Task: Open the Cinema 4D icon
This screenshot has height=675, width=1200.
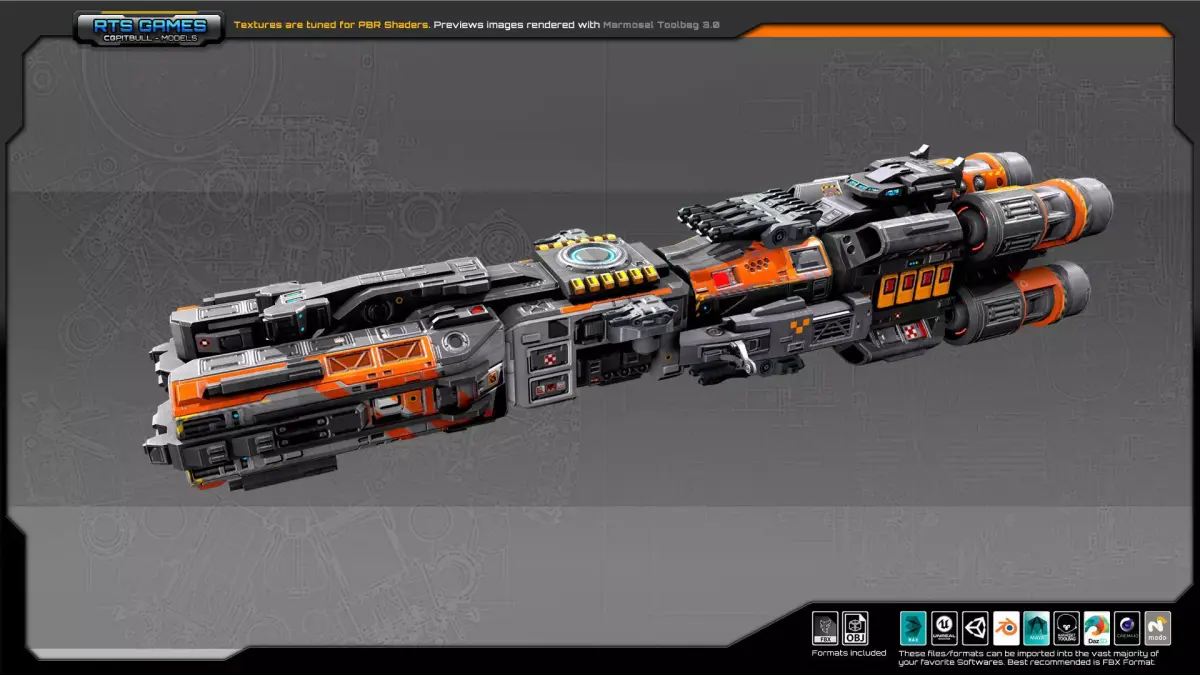Action: point(1128,628)
